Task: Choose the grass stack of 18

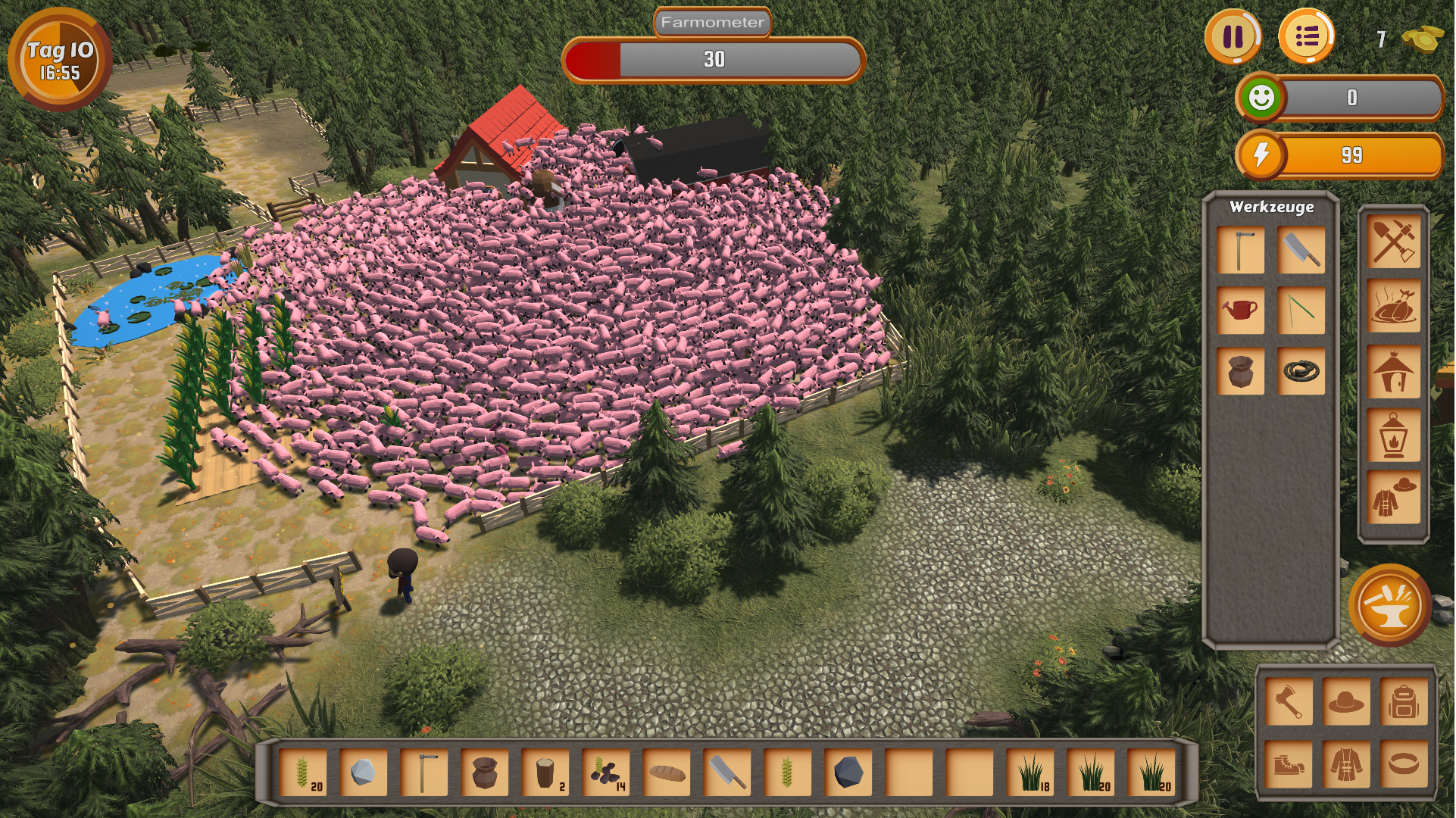Action: pyautogui.click(x=1030, y=773)
